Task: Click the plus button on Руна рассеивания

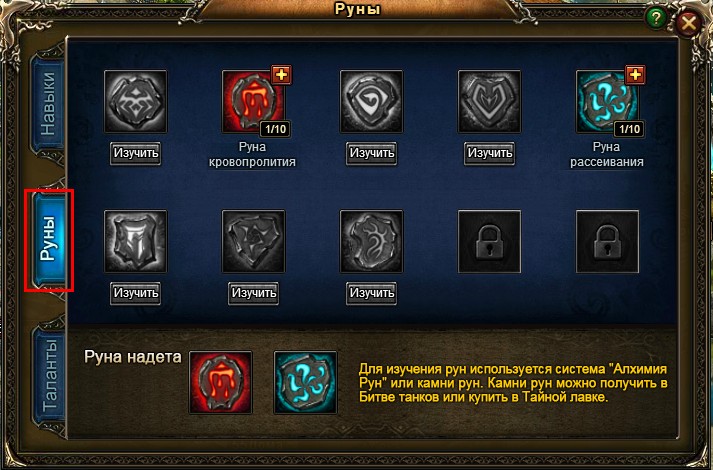Action: 635,75
